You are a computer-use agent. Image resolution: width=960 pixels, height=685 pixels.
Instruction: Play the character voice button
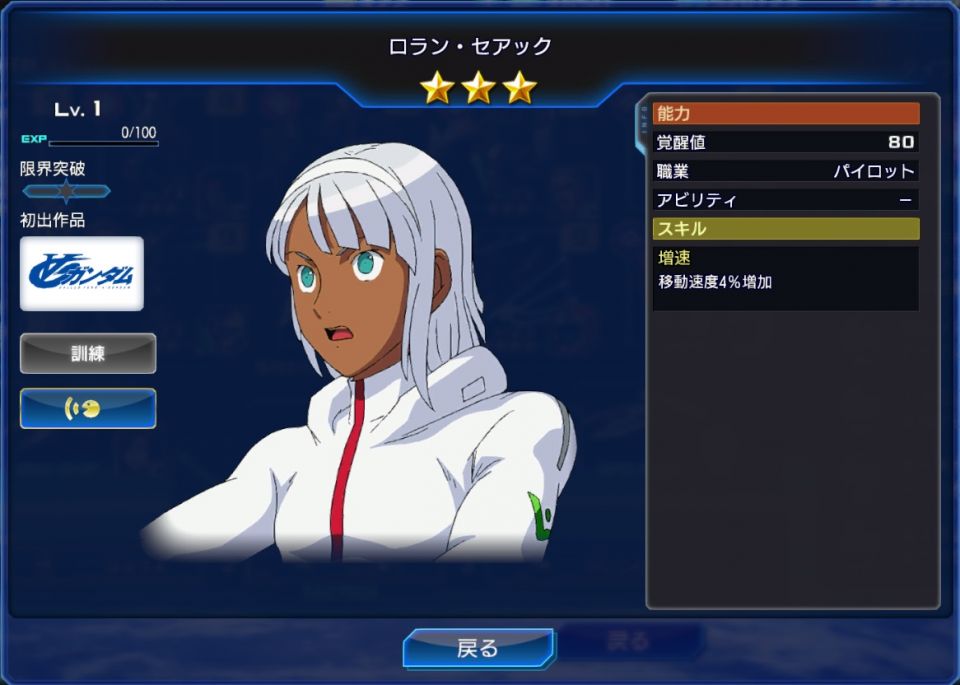[88, 408]
